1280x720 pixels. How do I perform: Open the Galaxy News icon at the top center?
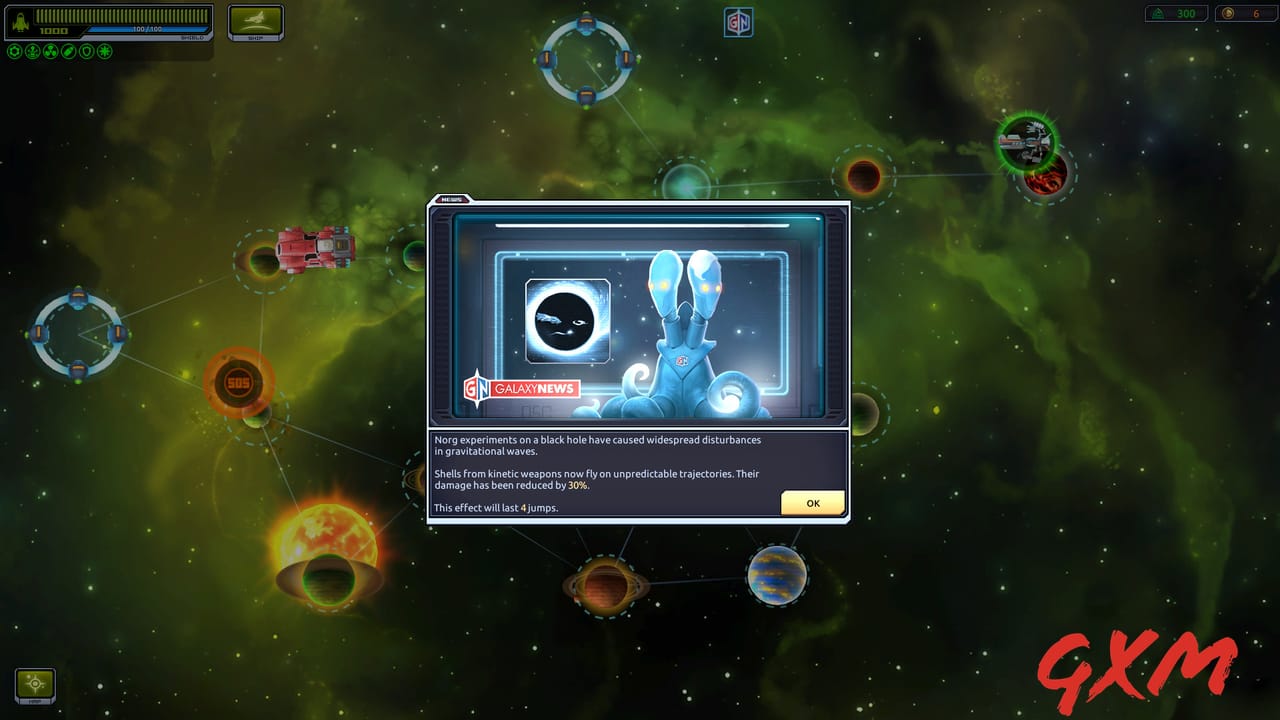tap(737, 20)
